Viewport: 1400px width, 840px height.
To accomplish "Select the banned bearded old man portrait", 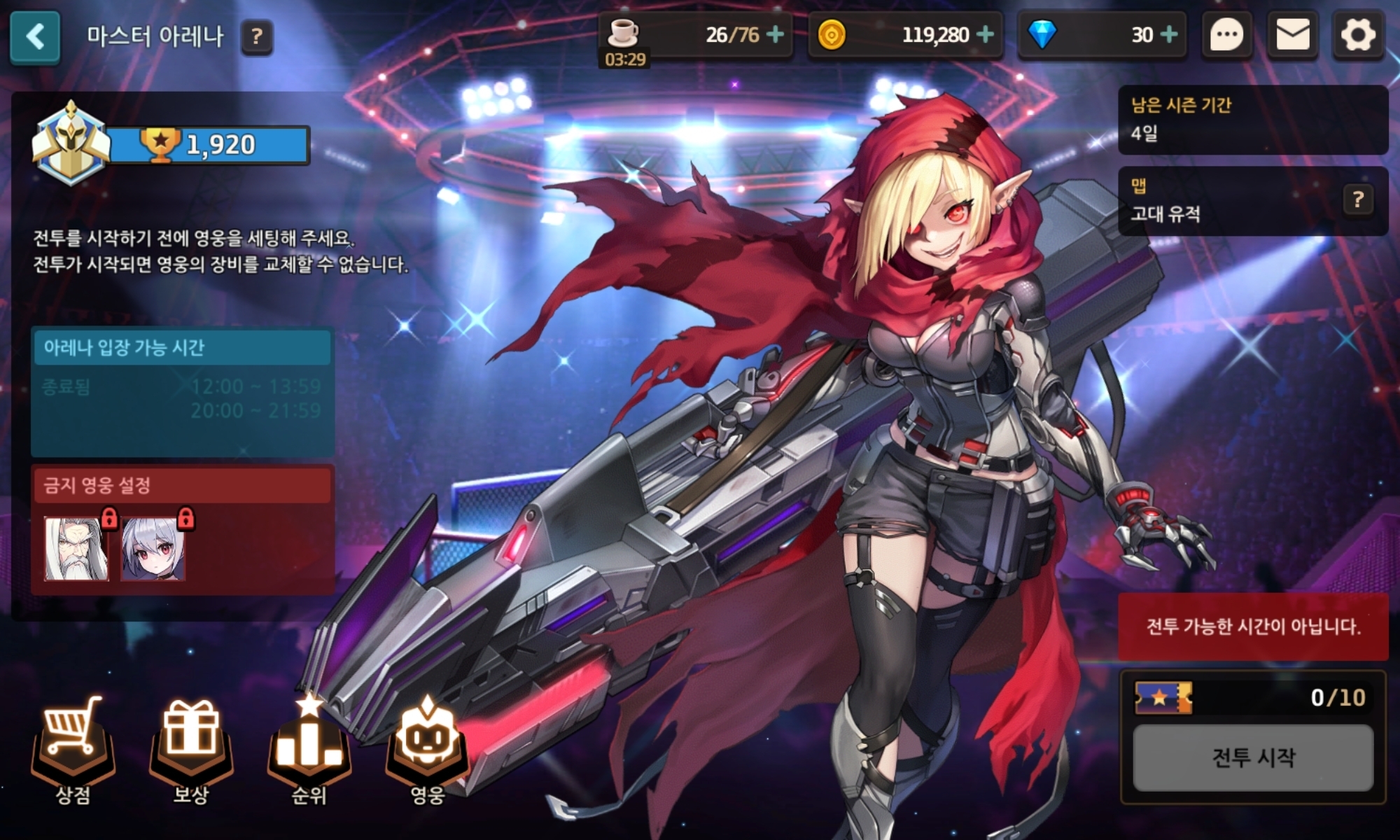I will (76, 549).
